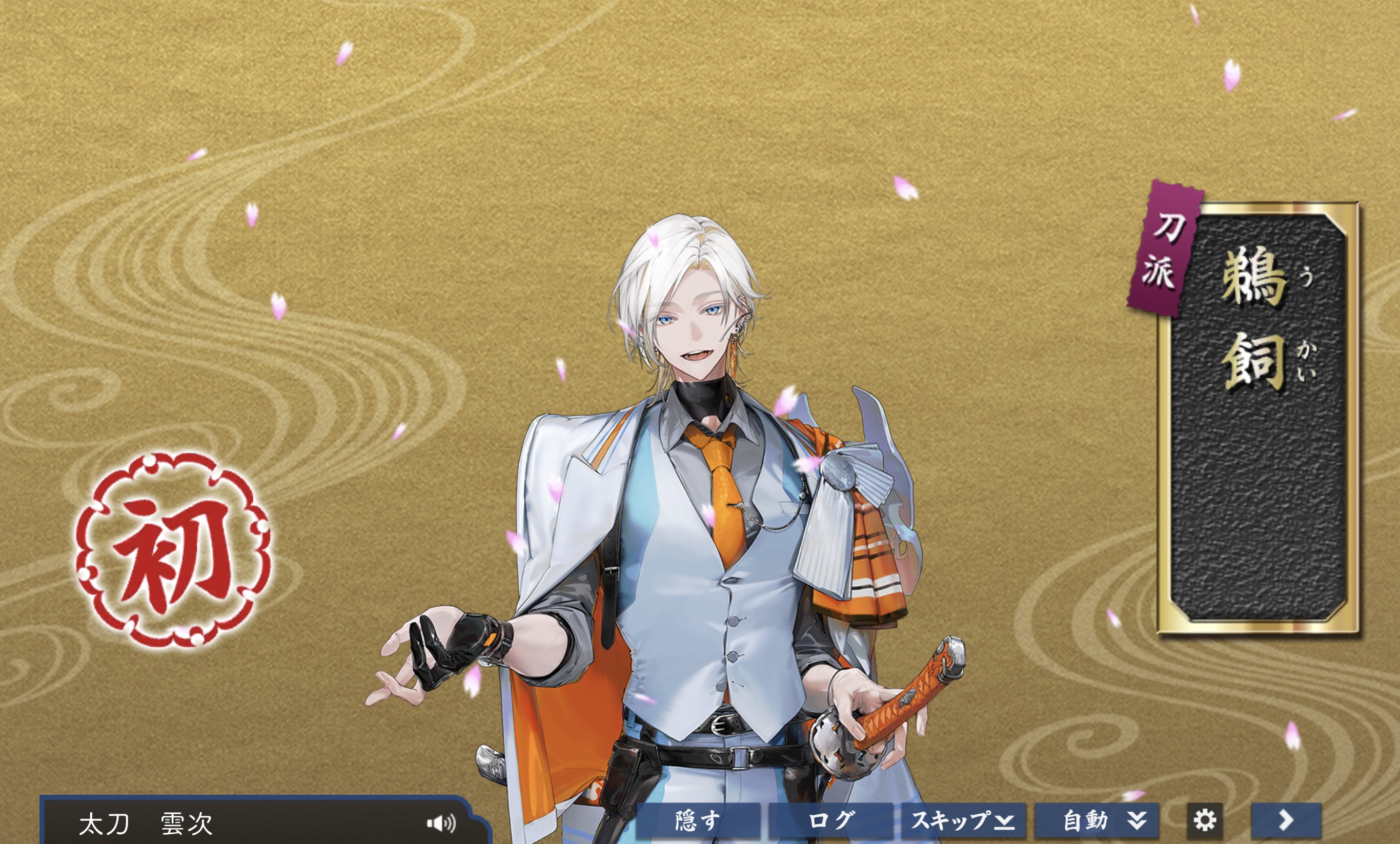The image size is (1400, 844).
Task: Open settings via the gear icon
Action: (1205, 821)
